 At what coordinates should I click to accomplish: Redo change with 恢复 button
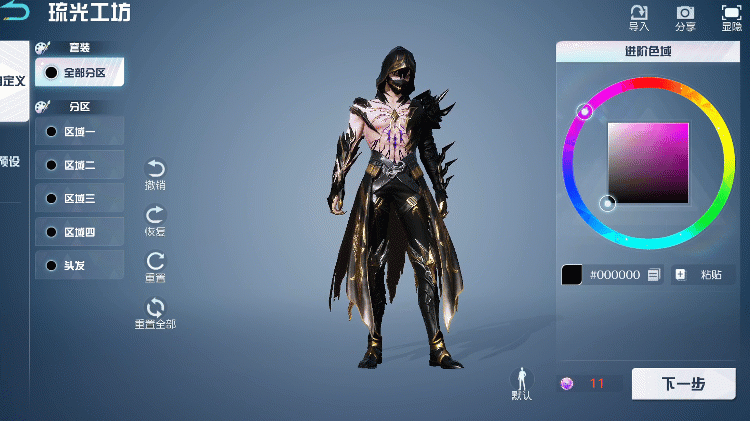155,220
